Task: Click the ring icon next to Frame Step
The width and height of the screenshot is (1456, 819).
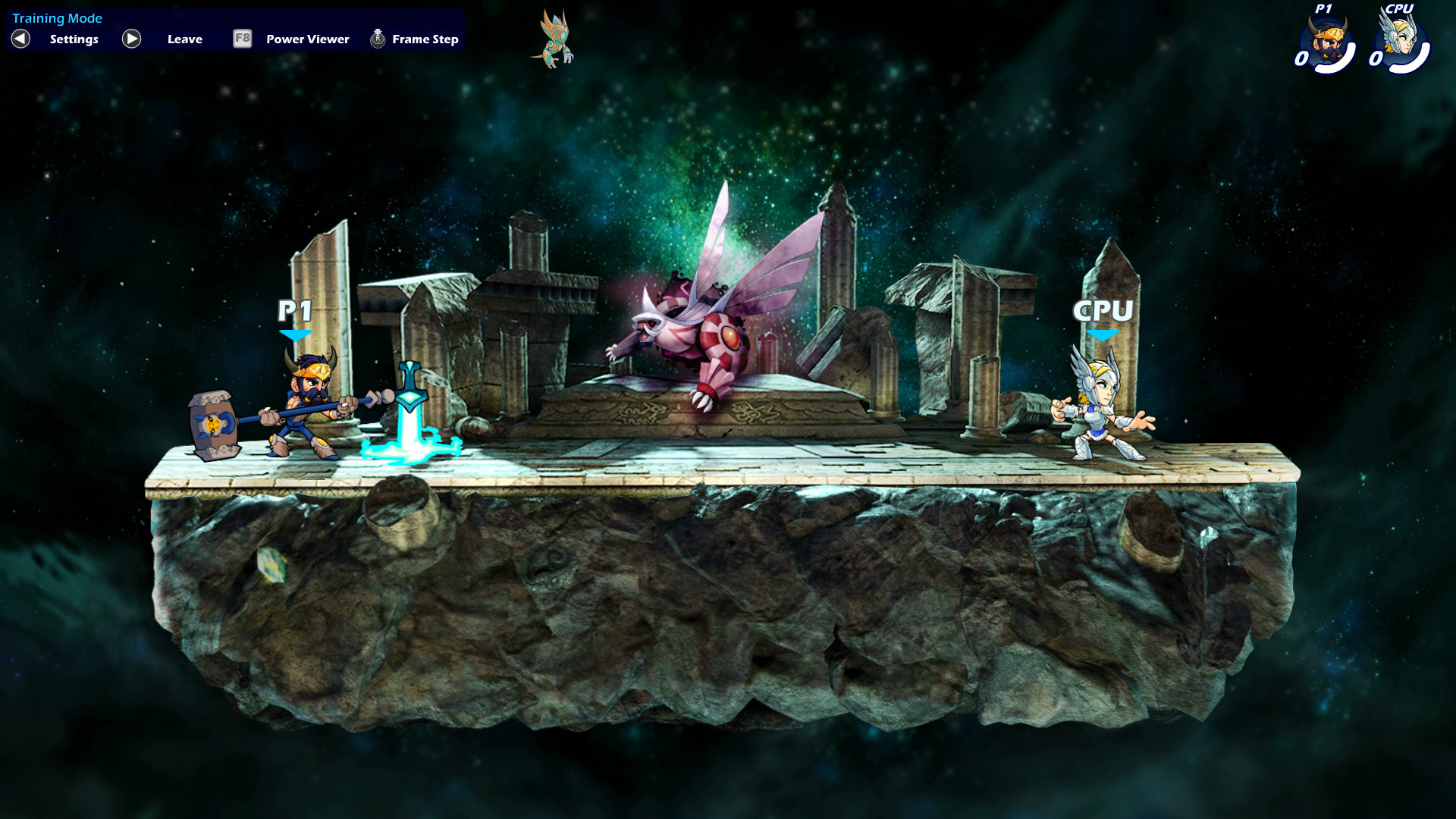Action: 376,38
